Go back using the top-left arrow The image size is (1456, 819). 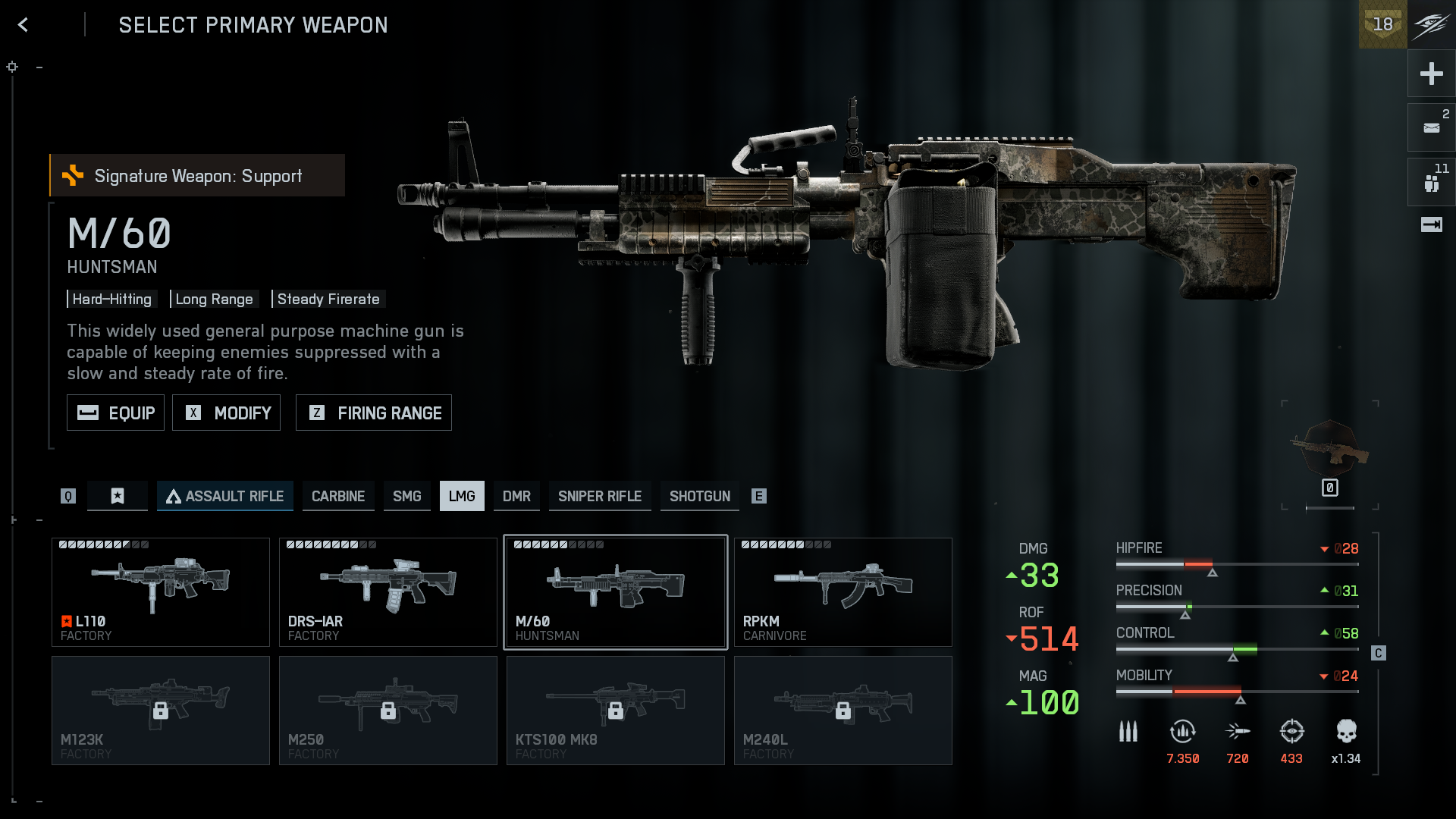click(24, 25)
